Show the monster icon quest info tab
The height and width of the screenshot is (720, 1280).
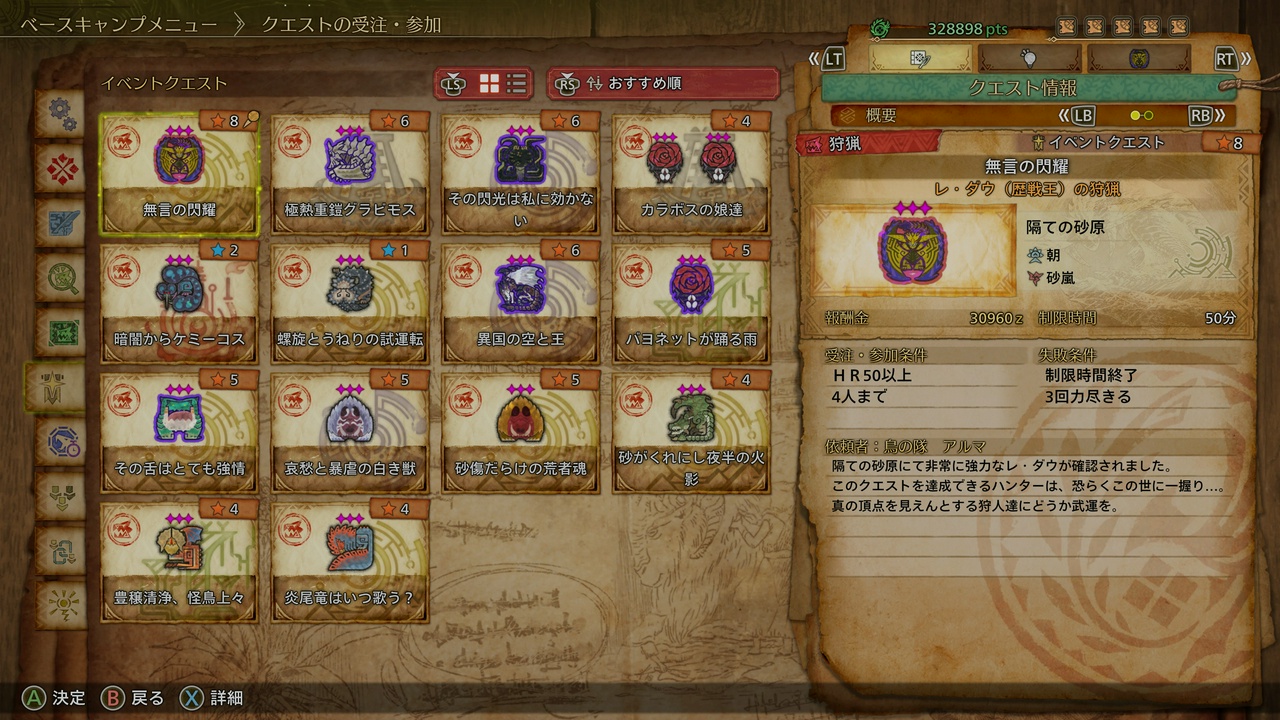pos(1138,58)
